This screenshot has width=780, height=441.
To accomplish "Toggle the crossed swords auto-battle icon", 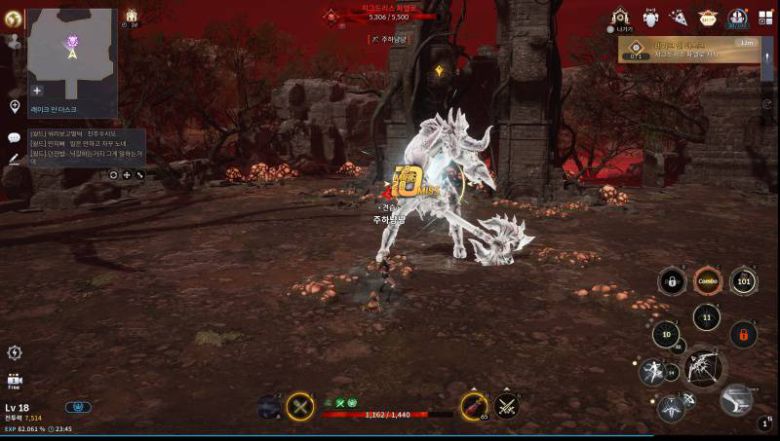I will (x=506, y=406).
